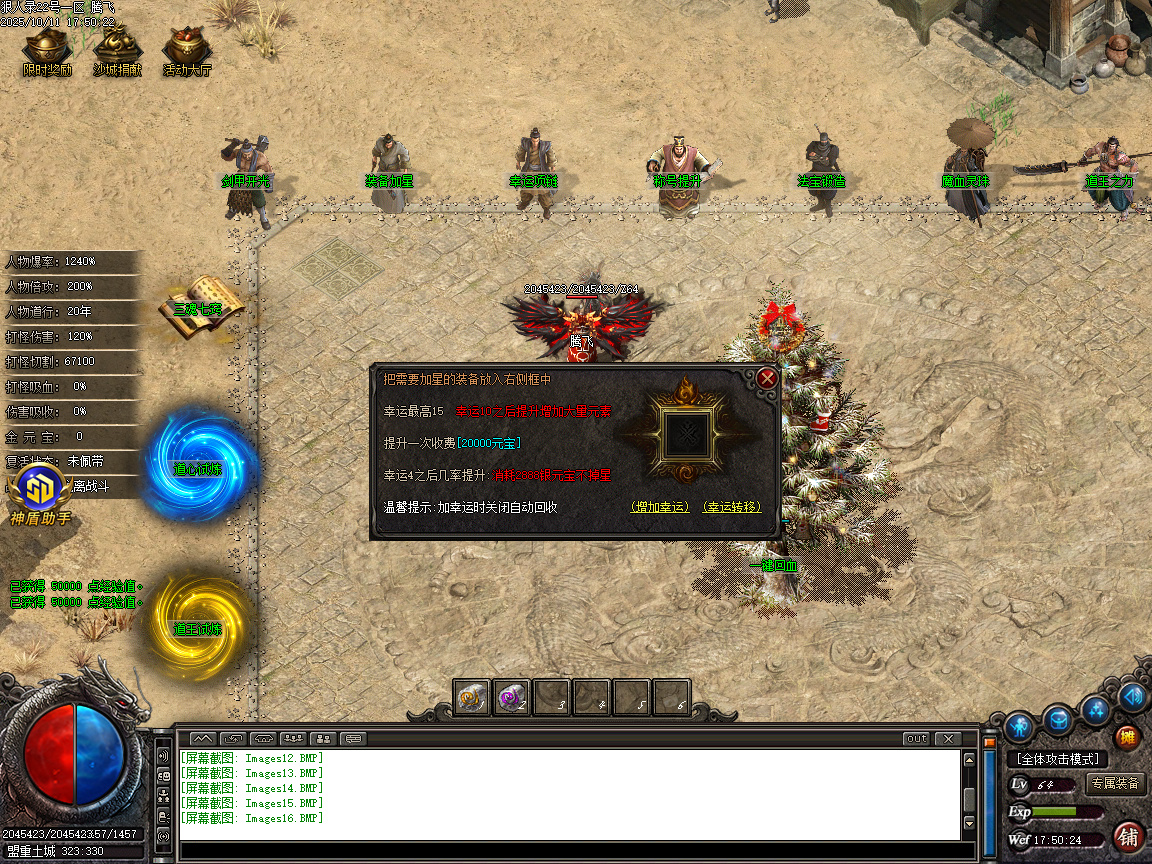Toggle the sound speaker icon

pos(1133,696)
